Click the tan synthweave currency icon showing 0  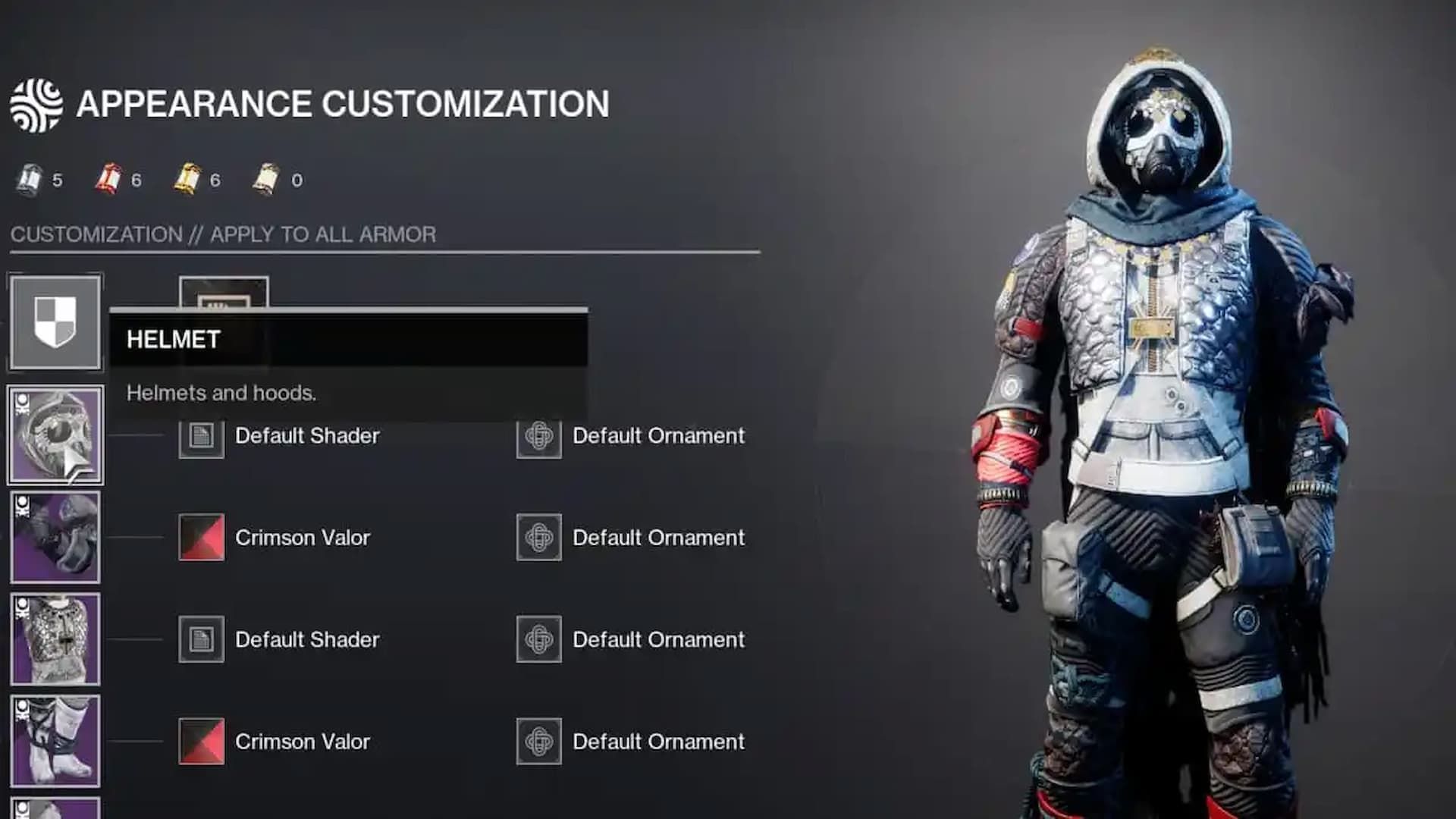click(x=267, y=178)
